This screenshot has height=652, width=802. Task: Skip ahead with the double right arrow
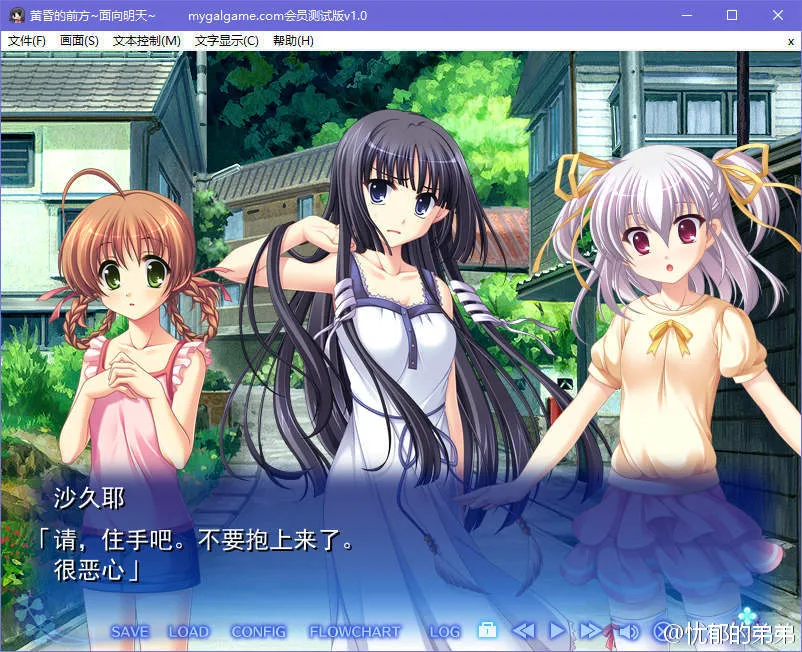(x=591, y=631)
